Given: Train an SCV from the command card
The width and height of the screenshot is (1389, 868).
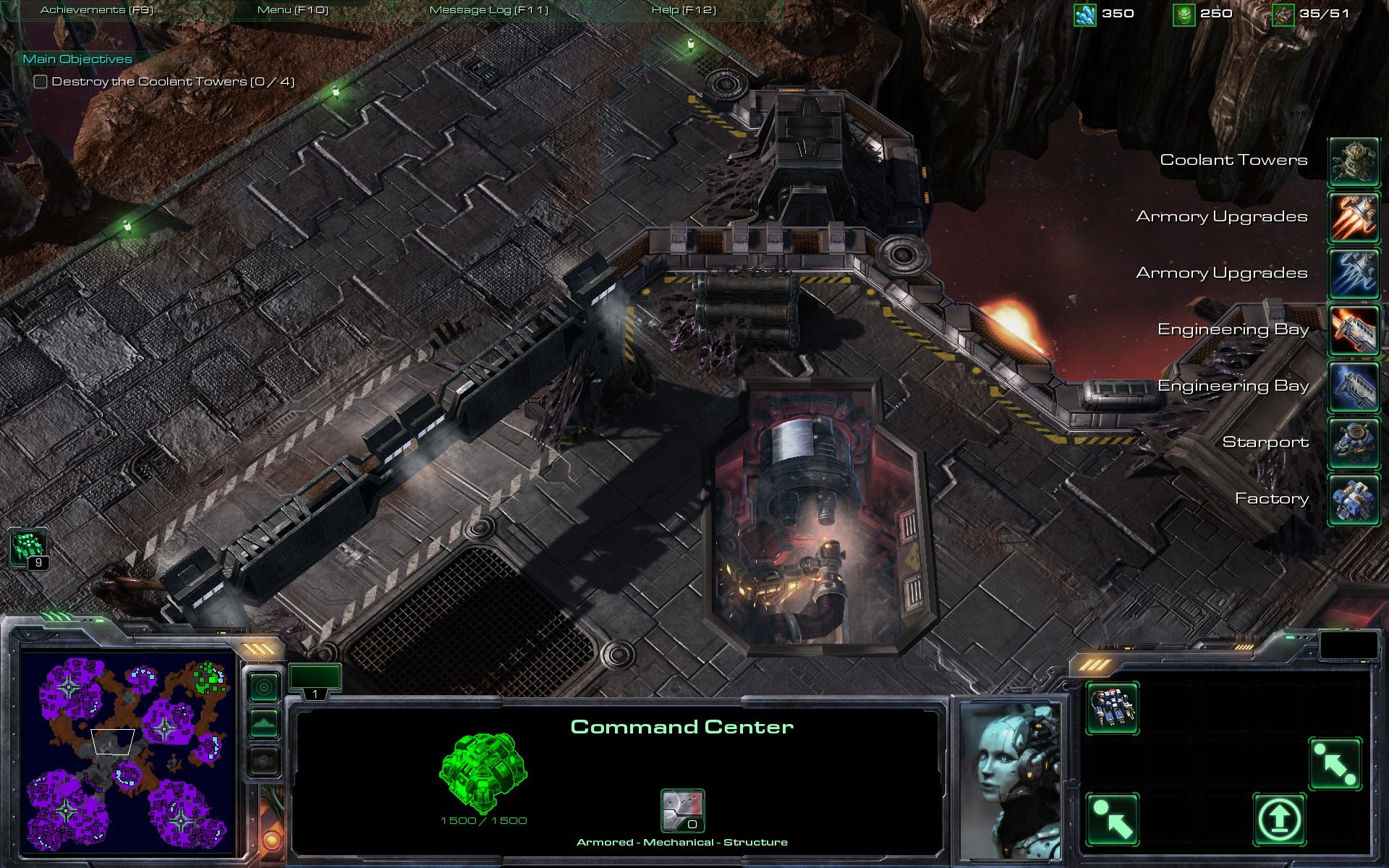Looking at the screenshot, I should 1112,708.
